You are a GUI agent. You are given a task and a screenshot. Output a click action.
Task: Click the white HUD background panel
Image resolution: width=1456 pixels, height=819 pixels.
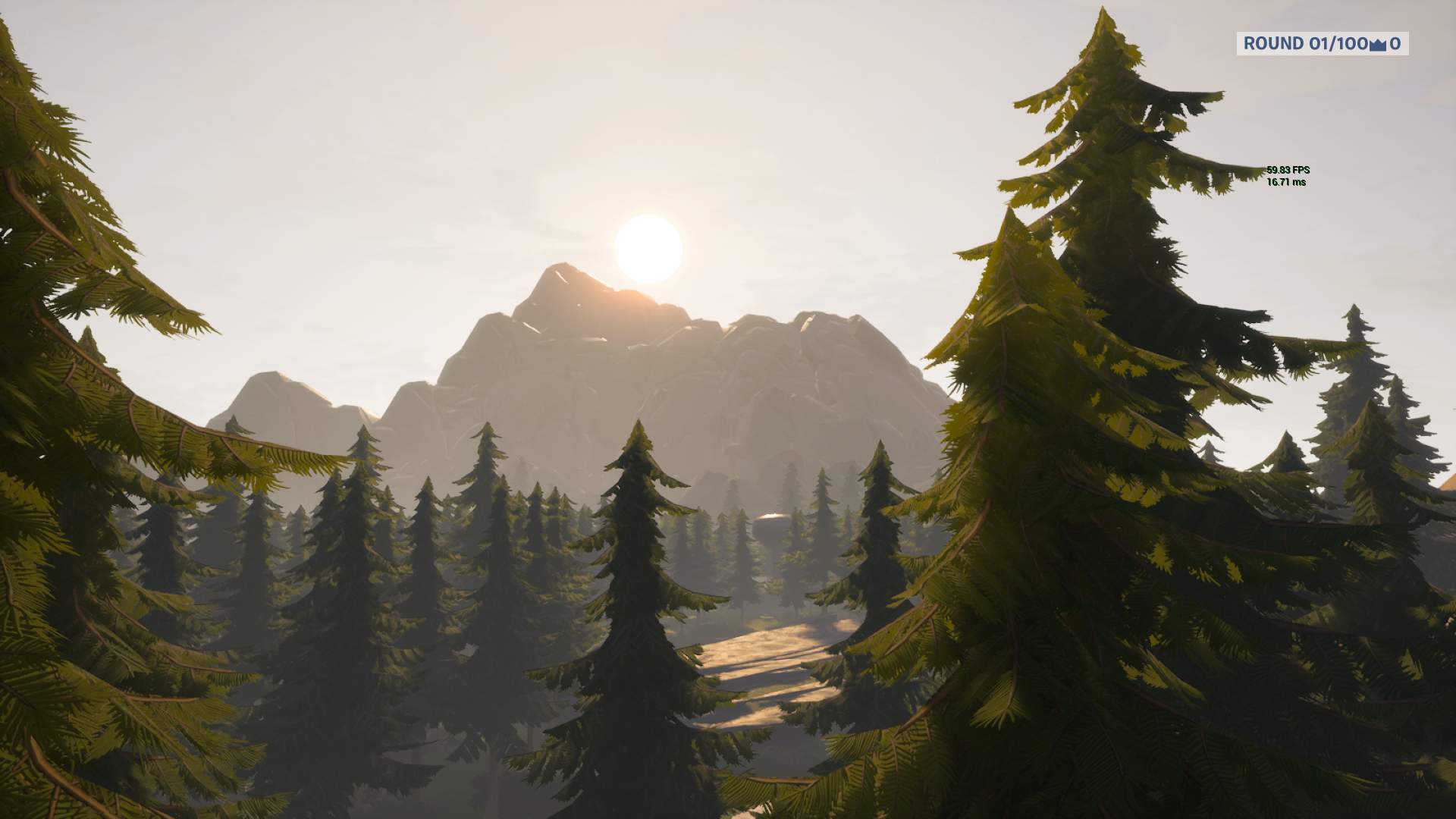click(x=1323, y=45)
